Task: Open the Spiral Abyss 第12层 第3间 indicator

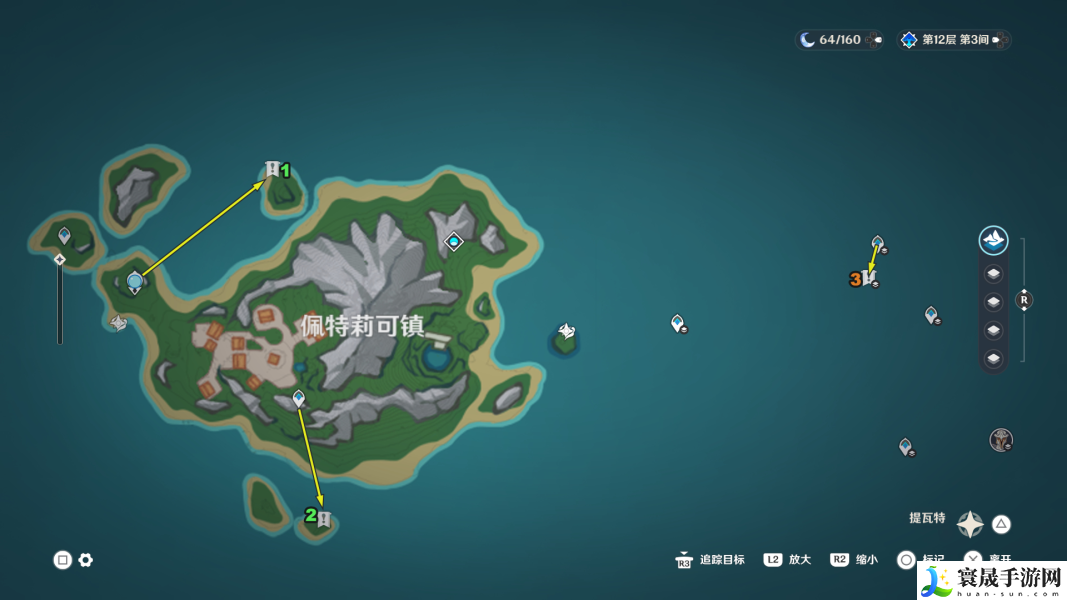Action: pyautogui.click(x=954, y=40)
